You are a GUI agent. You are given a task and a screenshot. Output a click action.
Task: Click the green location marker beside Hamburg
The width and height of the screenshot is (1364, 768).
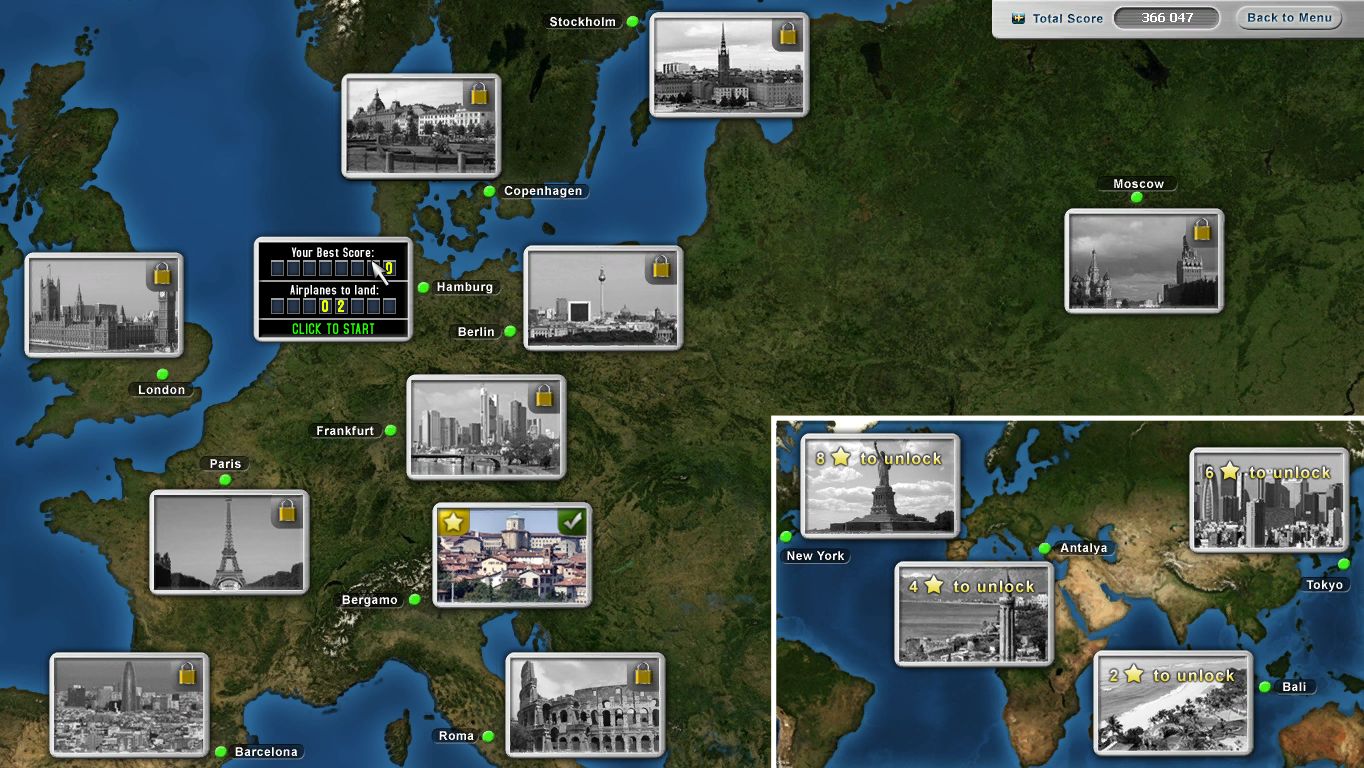coord(421,287)
